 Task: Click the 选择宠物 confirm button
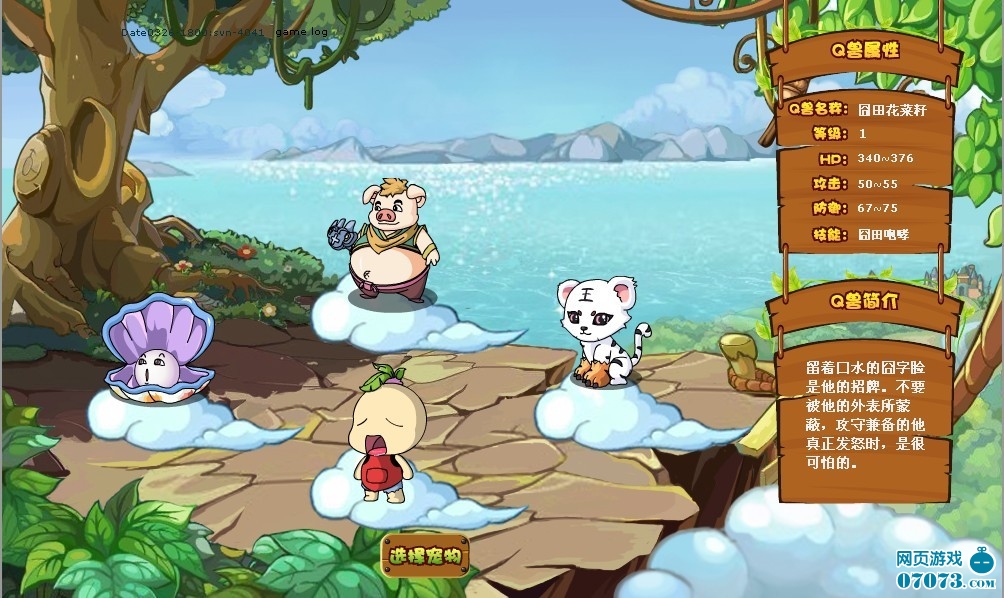tap(425, 555)
